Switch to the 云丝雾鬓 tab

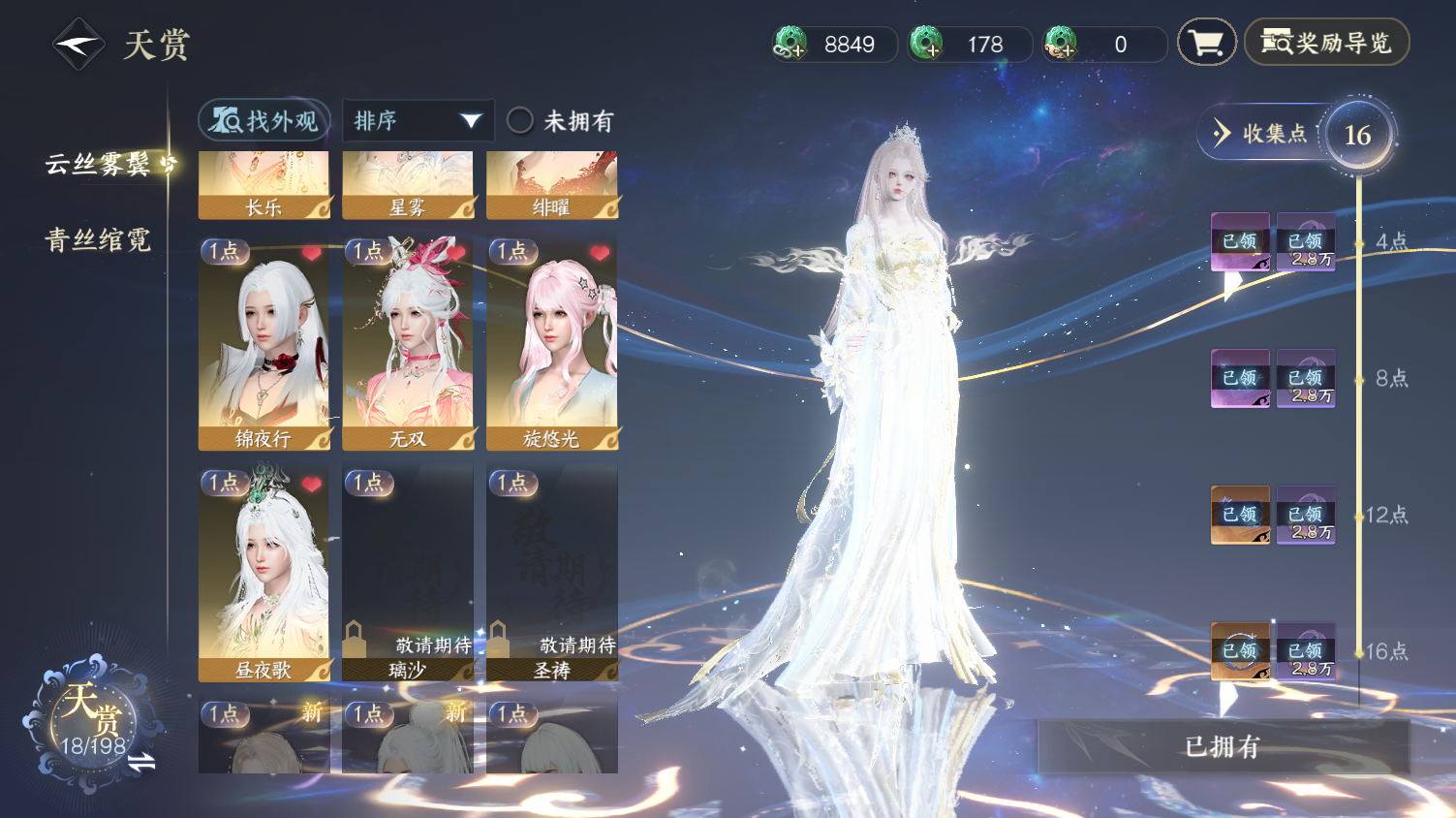coord(98,165)
